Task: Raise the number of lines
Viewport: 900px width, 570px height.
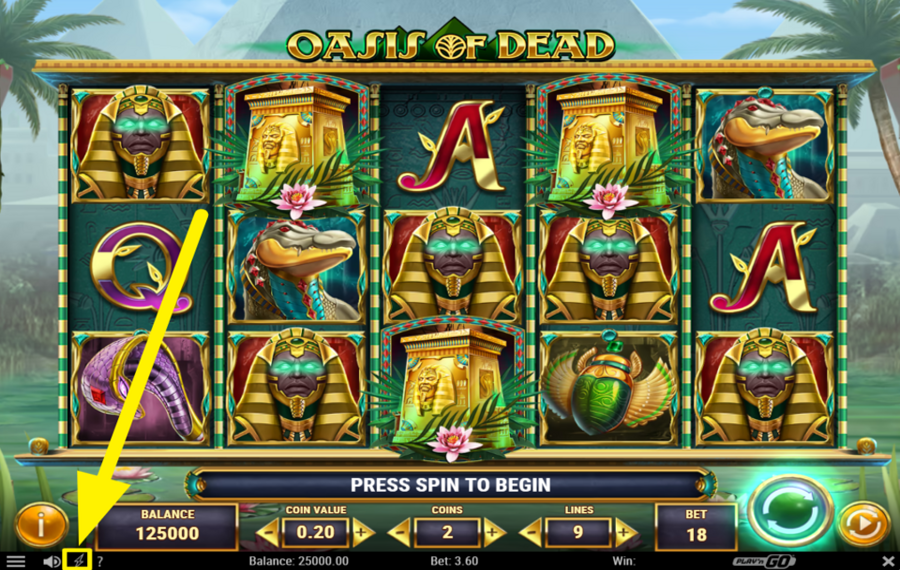Action: [625, 531]
